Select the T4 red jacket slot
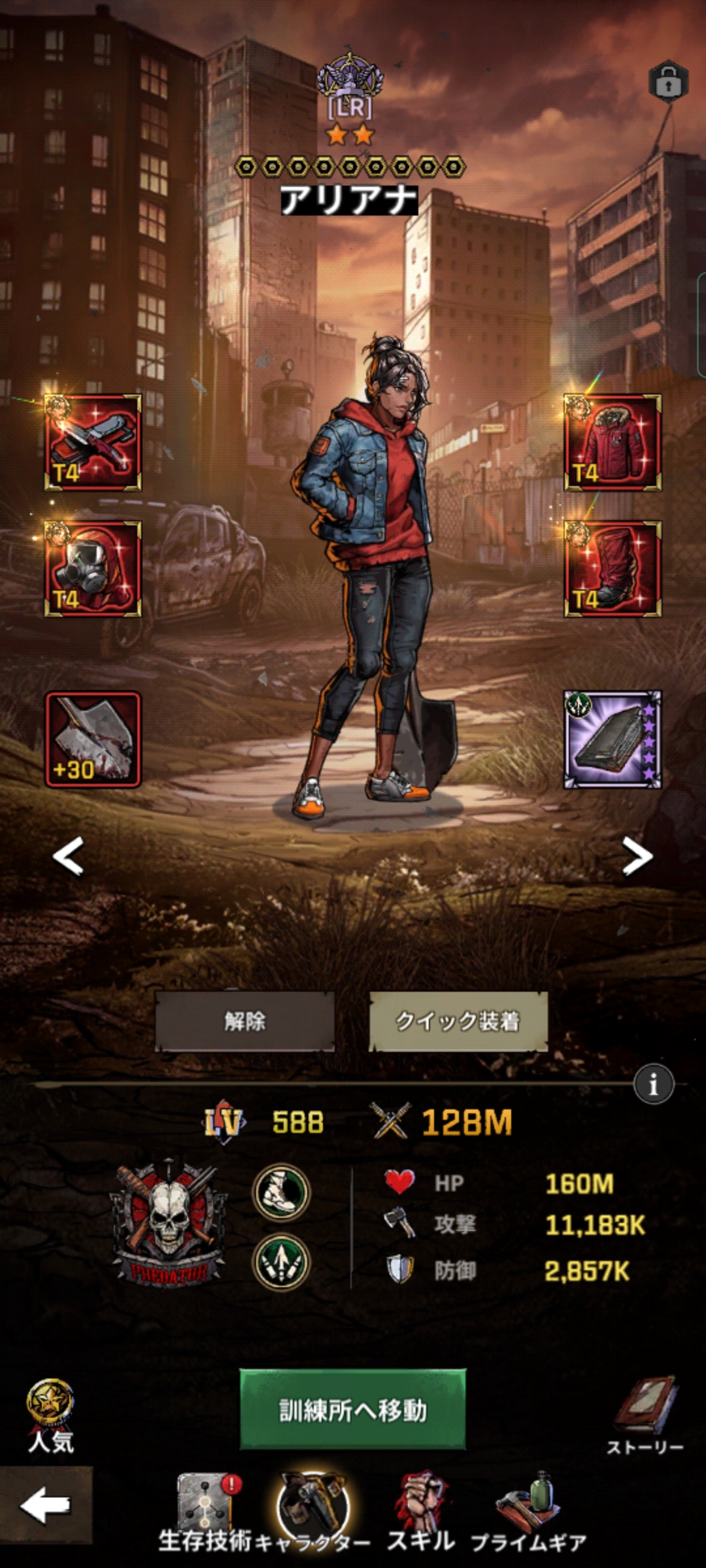 point(613,442)
